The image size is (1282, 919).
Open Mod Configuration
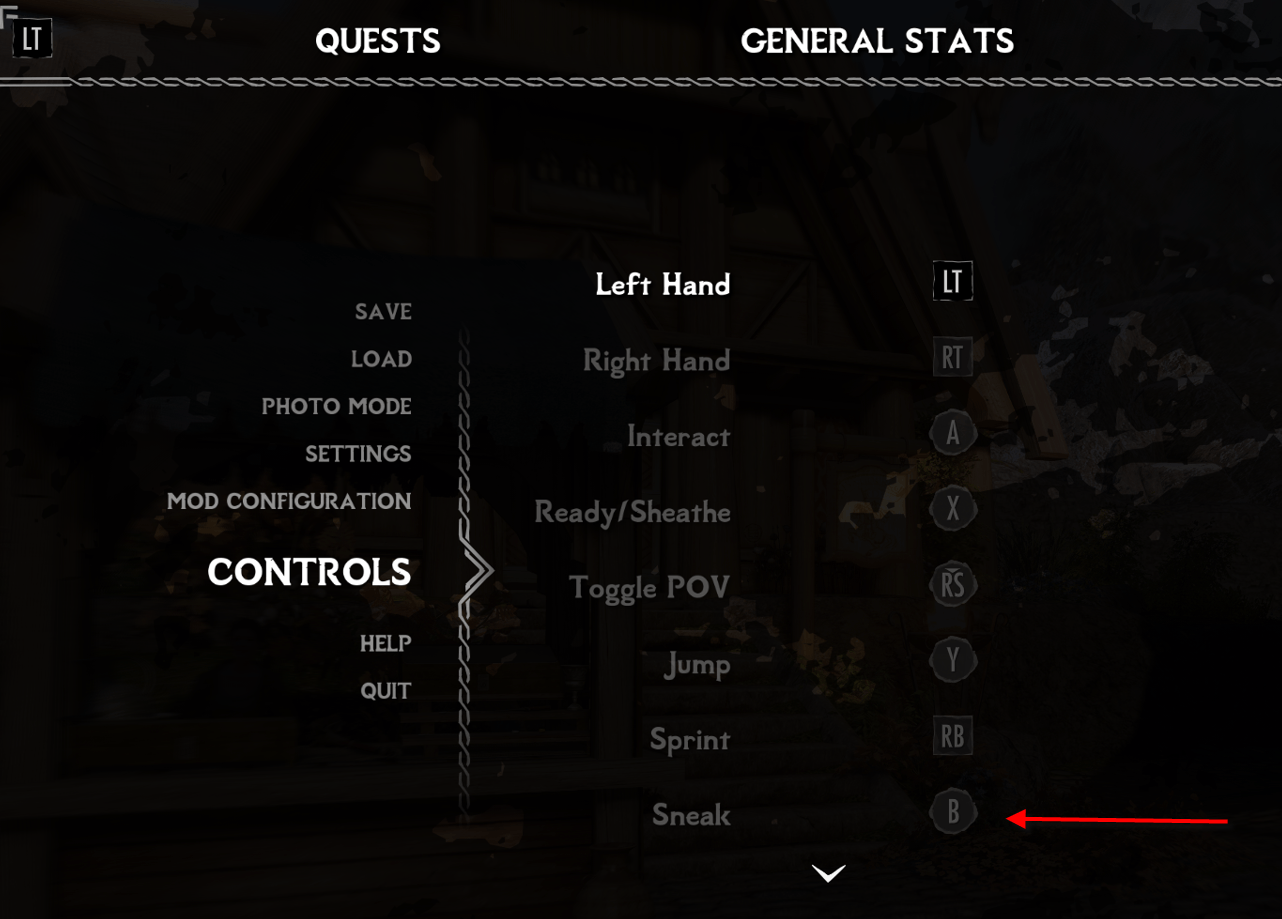click(289, 501)
